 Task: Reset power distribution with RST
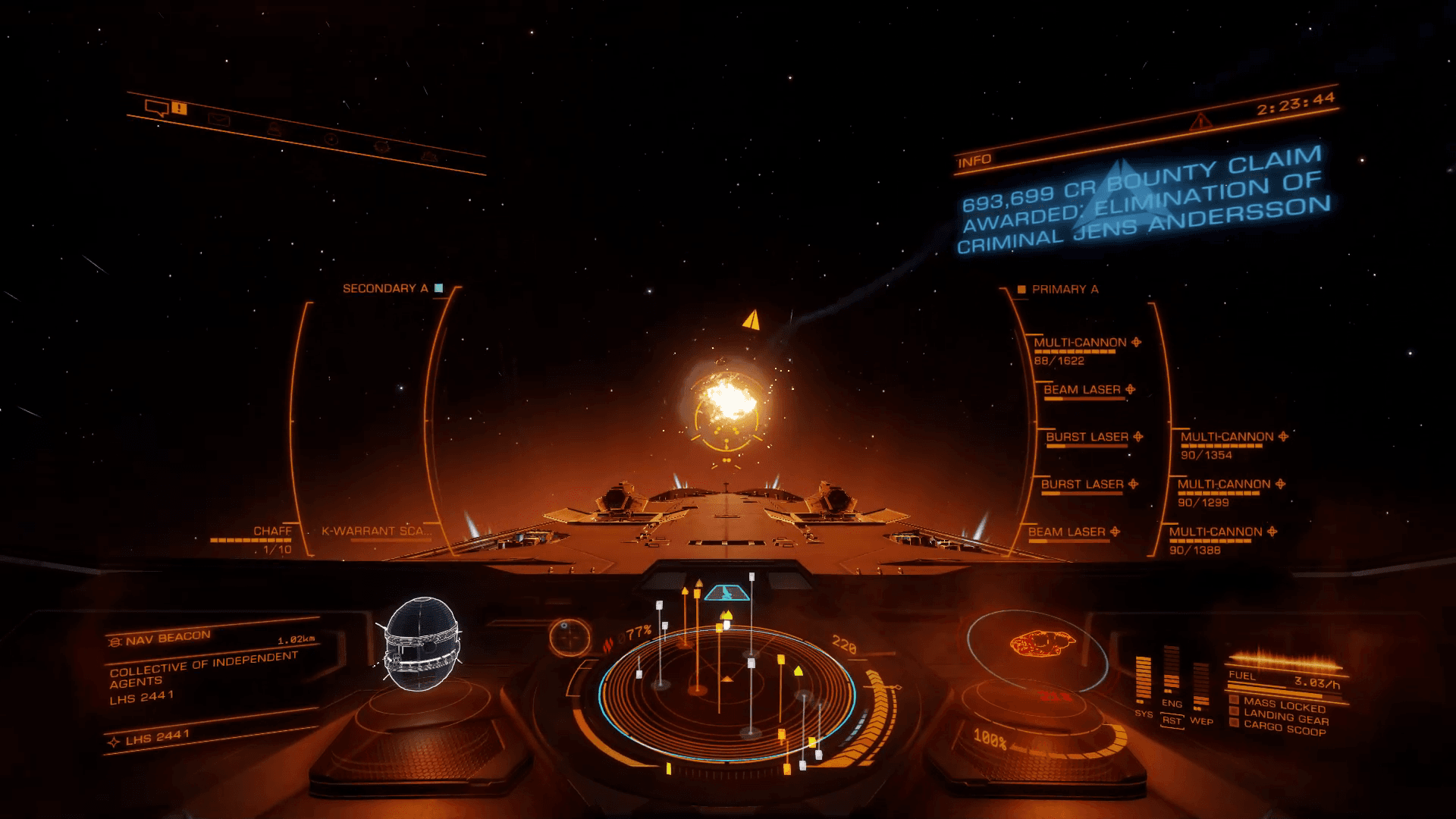[x=1172, y=720]
